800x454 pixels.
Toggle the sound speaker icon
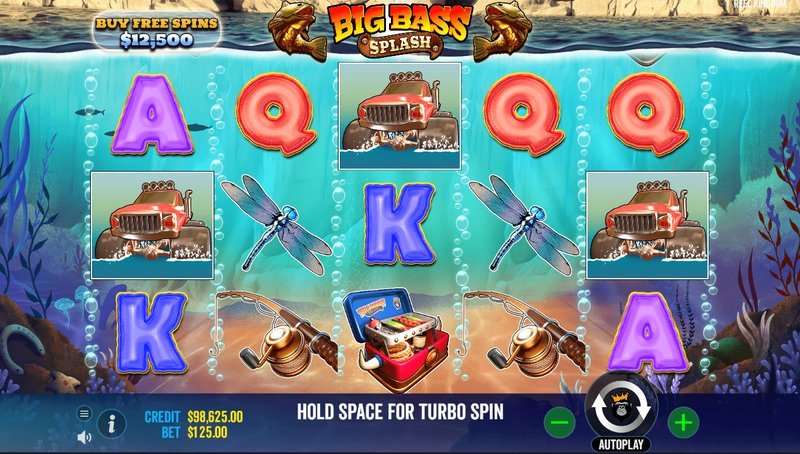click(x=84, y=436)
